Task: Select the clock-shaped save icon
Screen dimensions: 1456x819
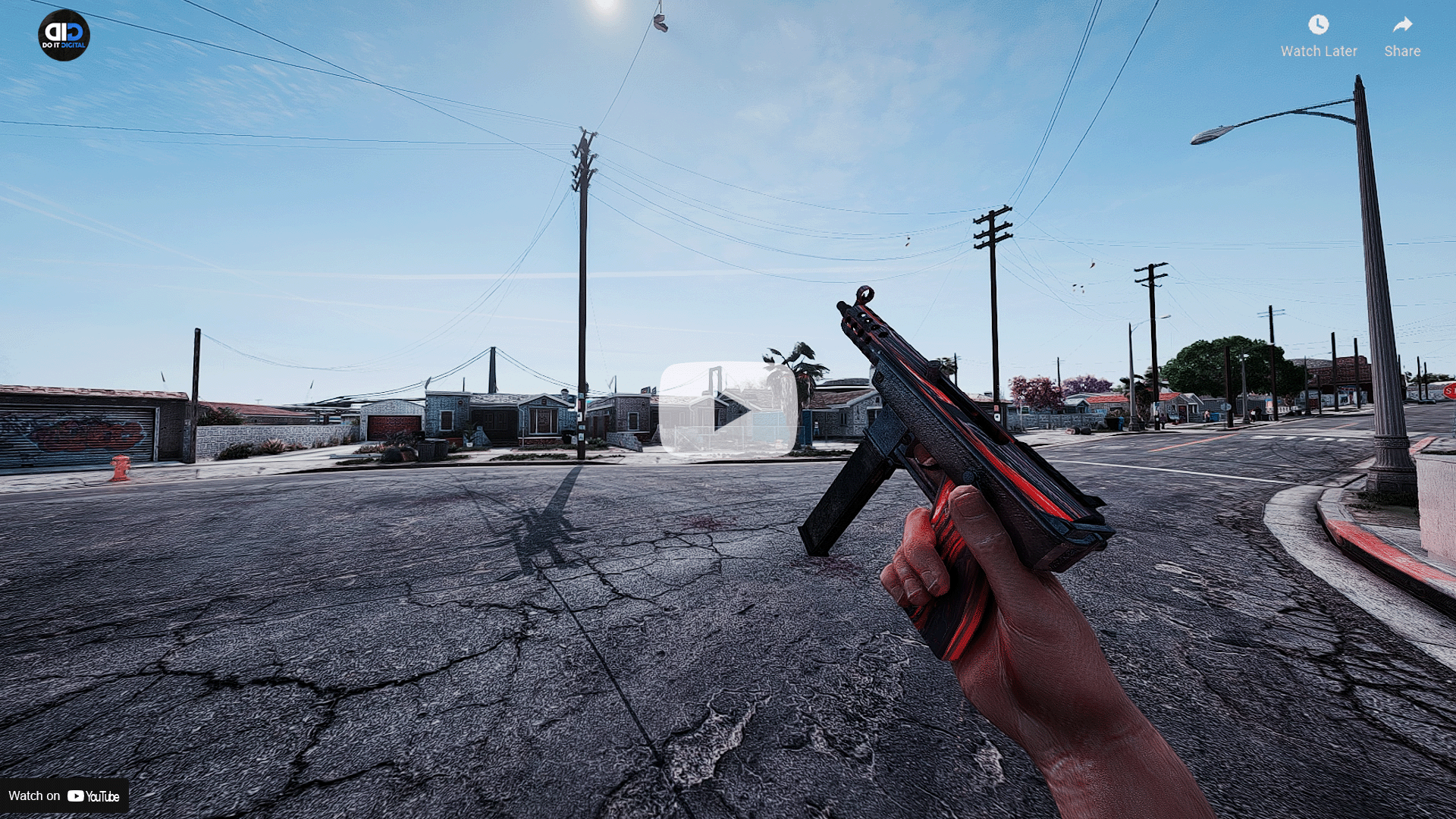Action: [x=1318, y=25]
